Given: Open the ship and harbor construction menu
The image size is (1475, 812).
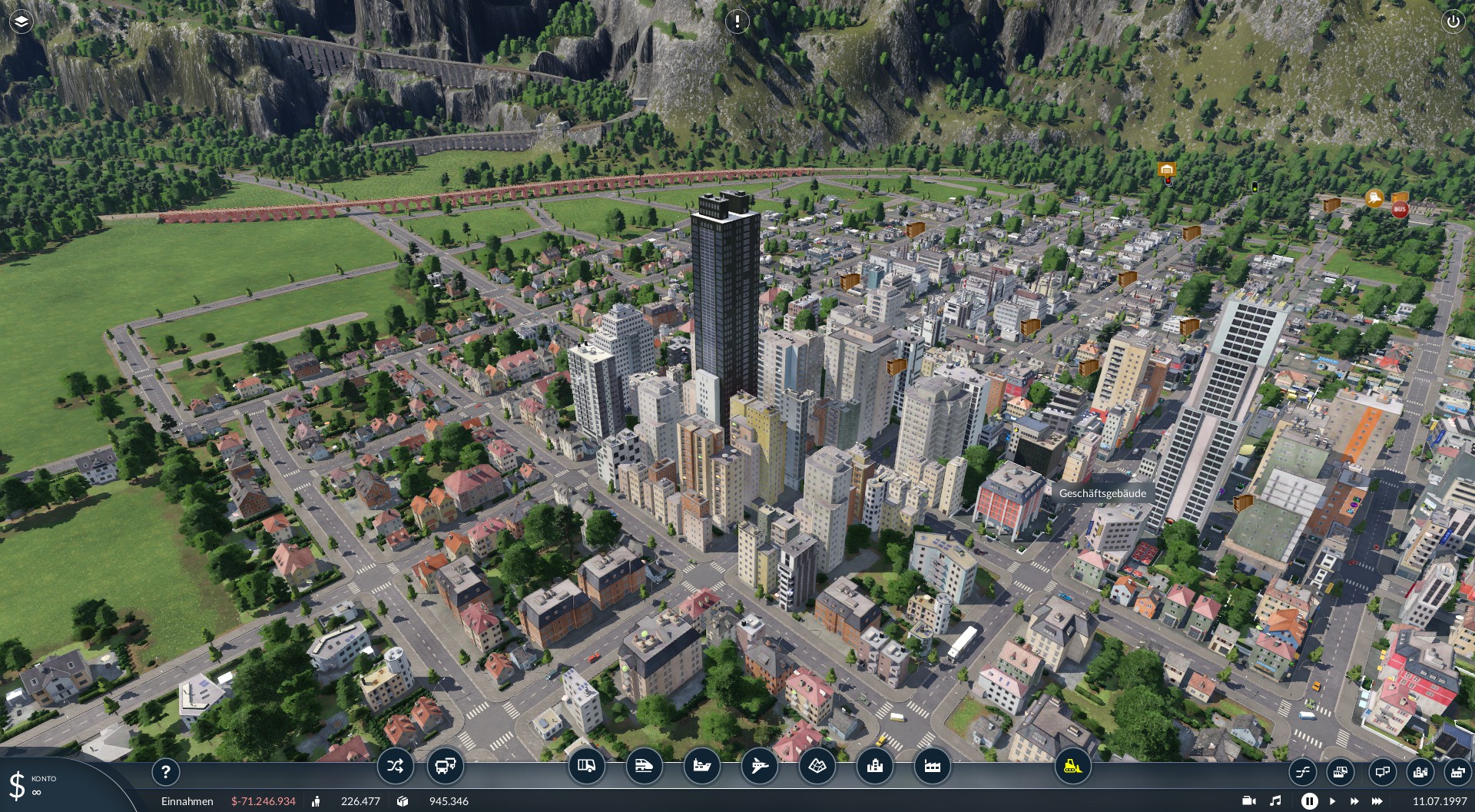Looking at the screenshot, I should [x=701, y=766].
